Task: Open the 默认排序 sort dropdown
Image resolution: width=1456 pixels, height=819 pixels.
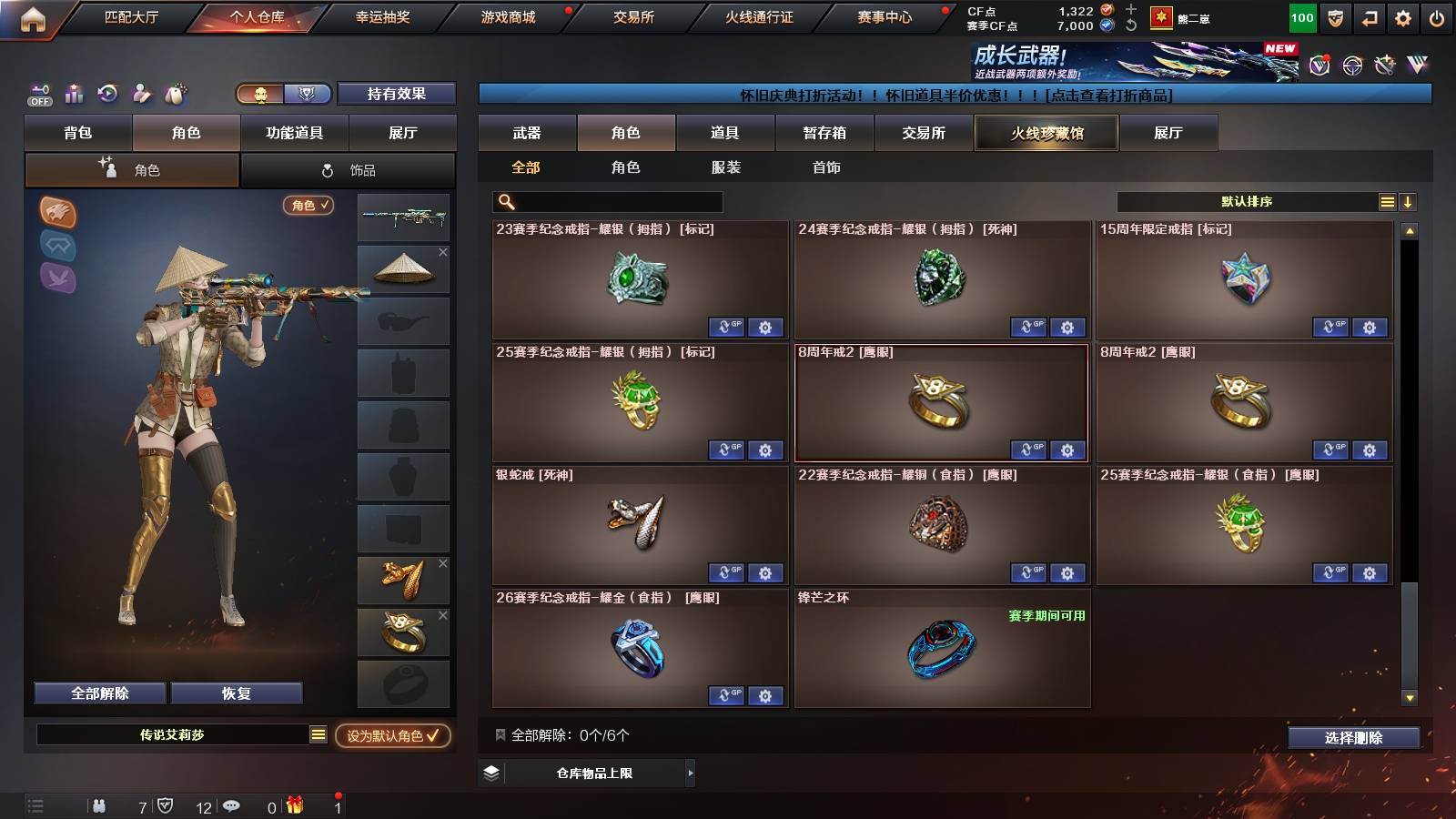Action: point(1247,202)
